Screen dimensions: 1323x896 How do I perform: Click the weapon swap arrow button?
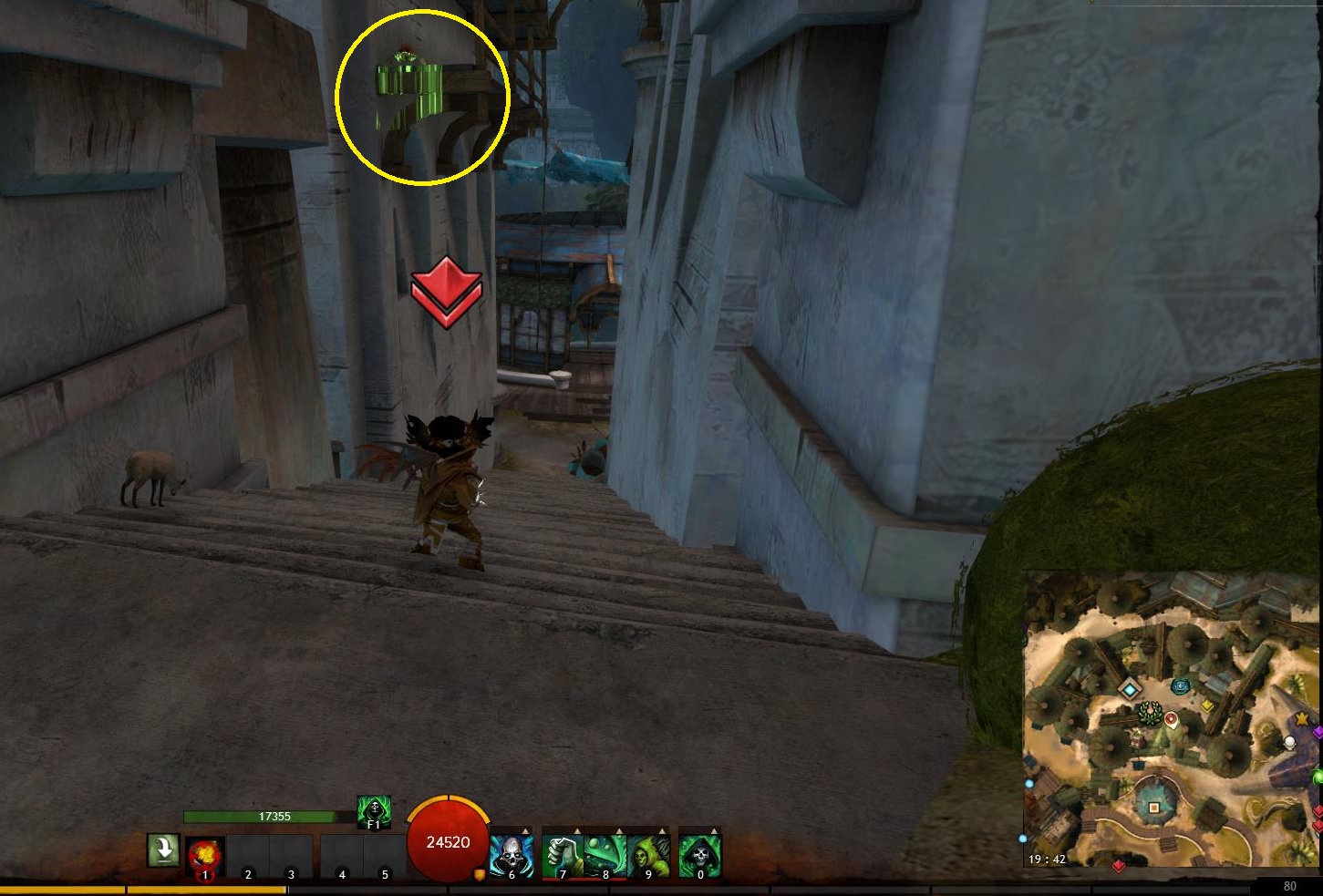click(x=163, y=850)
